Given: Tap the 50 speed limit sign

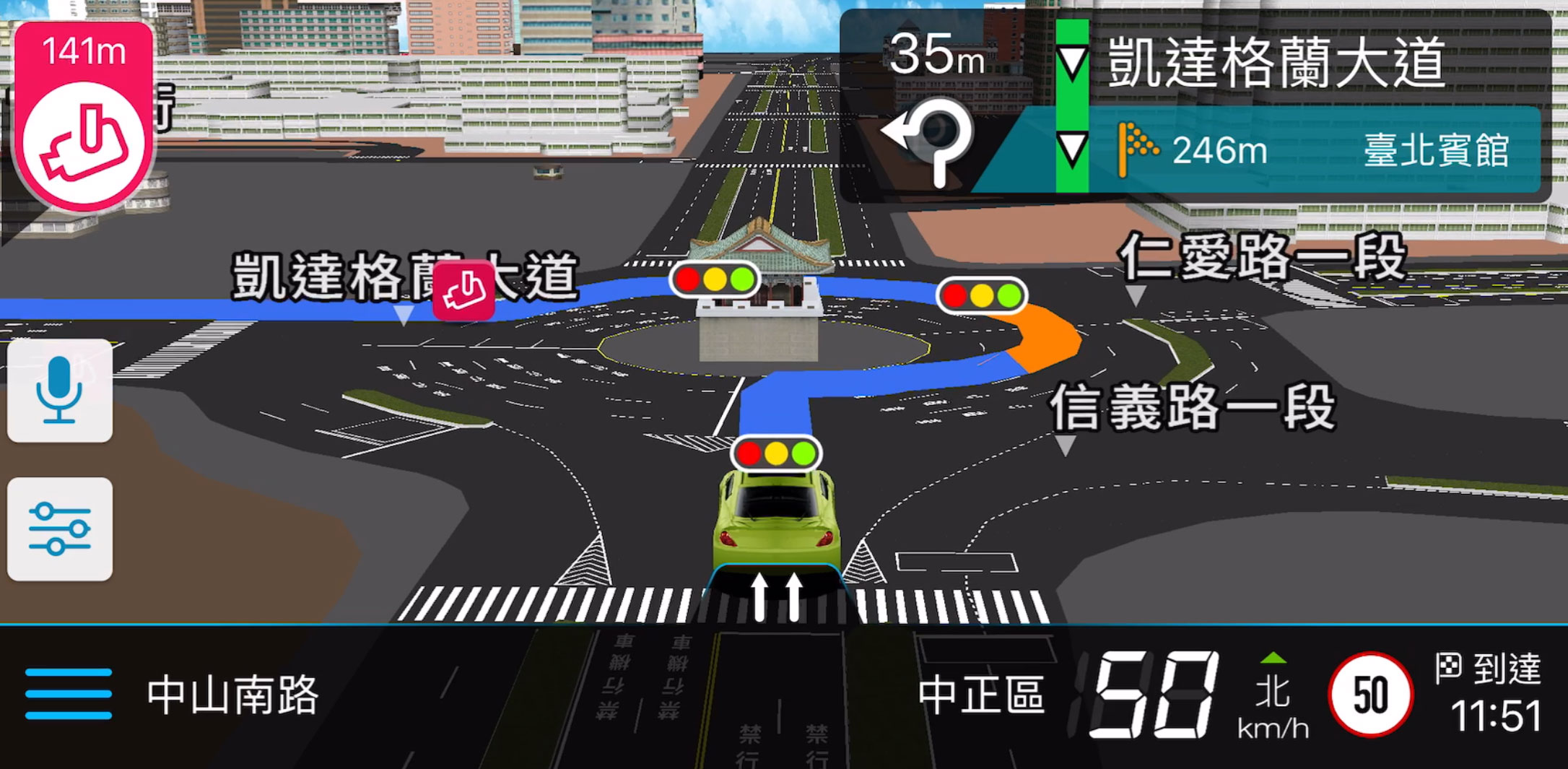Looking at the screenshot, I should [1369, 695].
